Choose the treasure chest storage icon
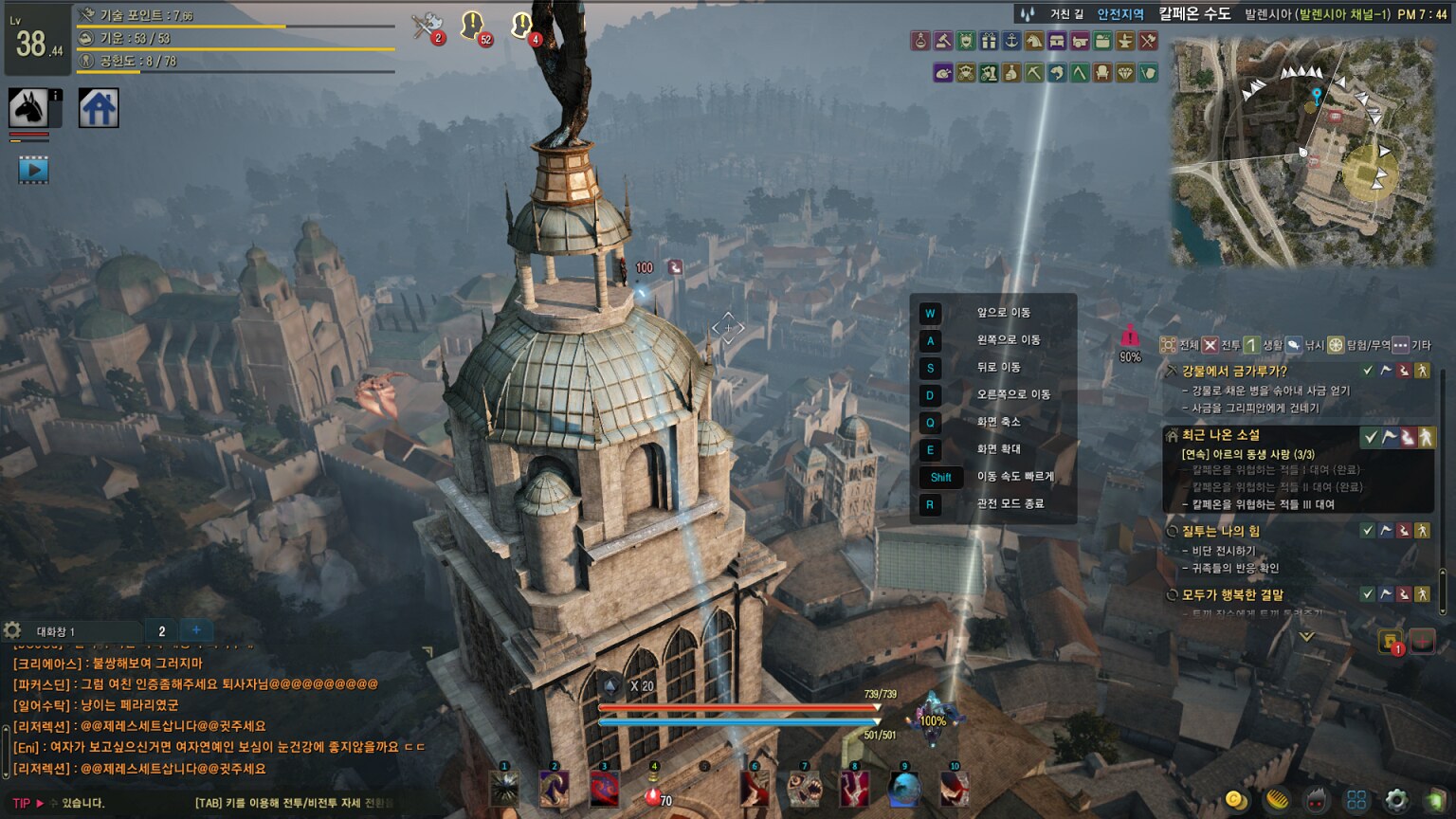1456x819 pixels. click(x=1057, y=41)
